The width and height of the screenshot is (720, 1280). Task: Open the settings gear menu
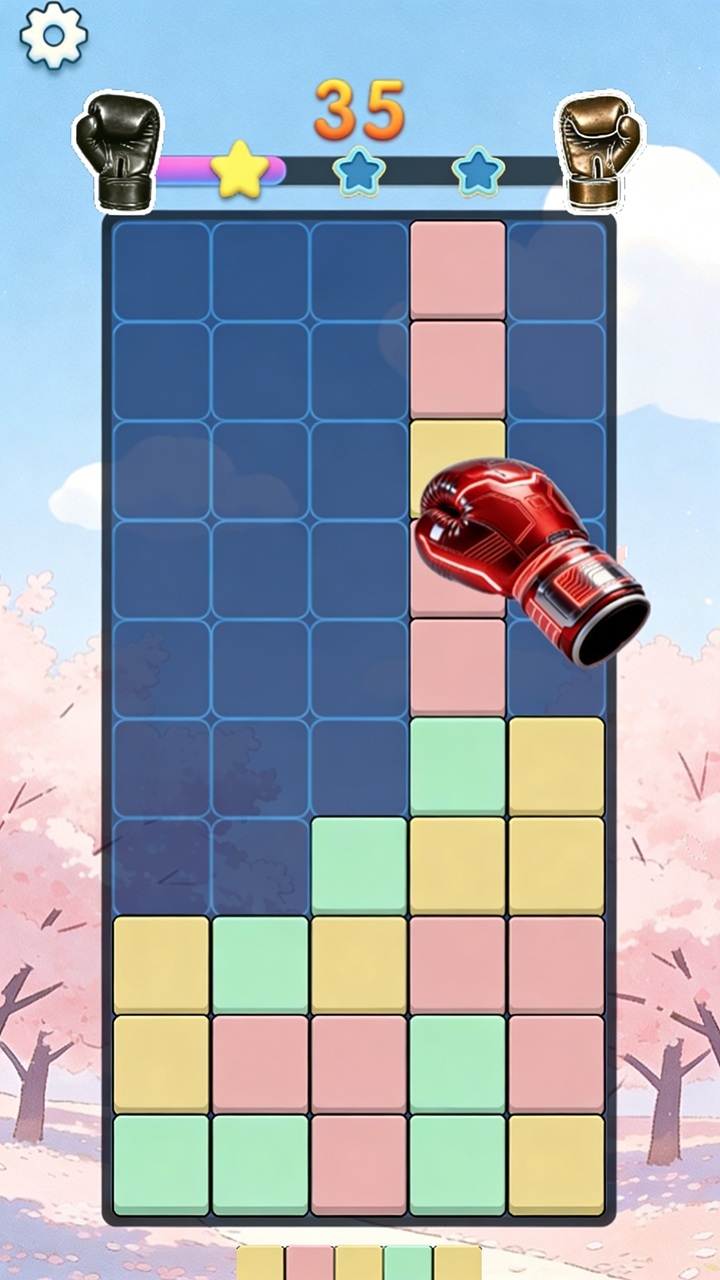click(x=54, y=34)
